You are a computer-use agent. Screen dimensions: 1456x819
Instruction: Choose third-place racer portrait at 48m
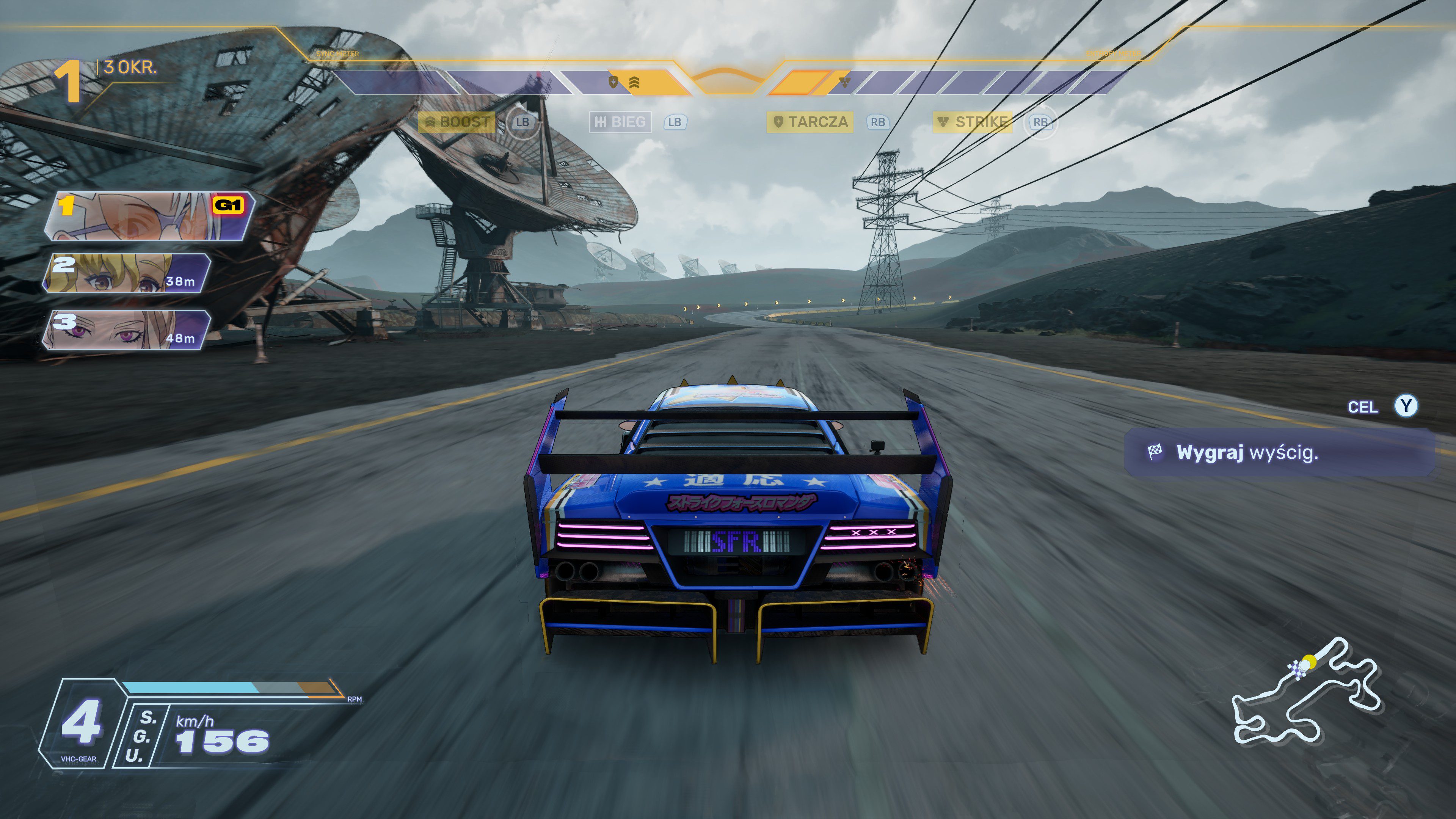[128, 330]
